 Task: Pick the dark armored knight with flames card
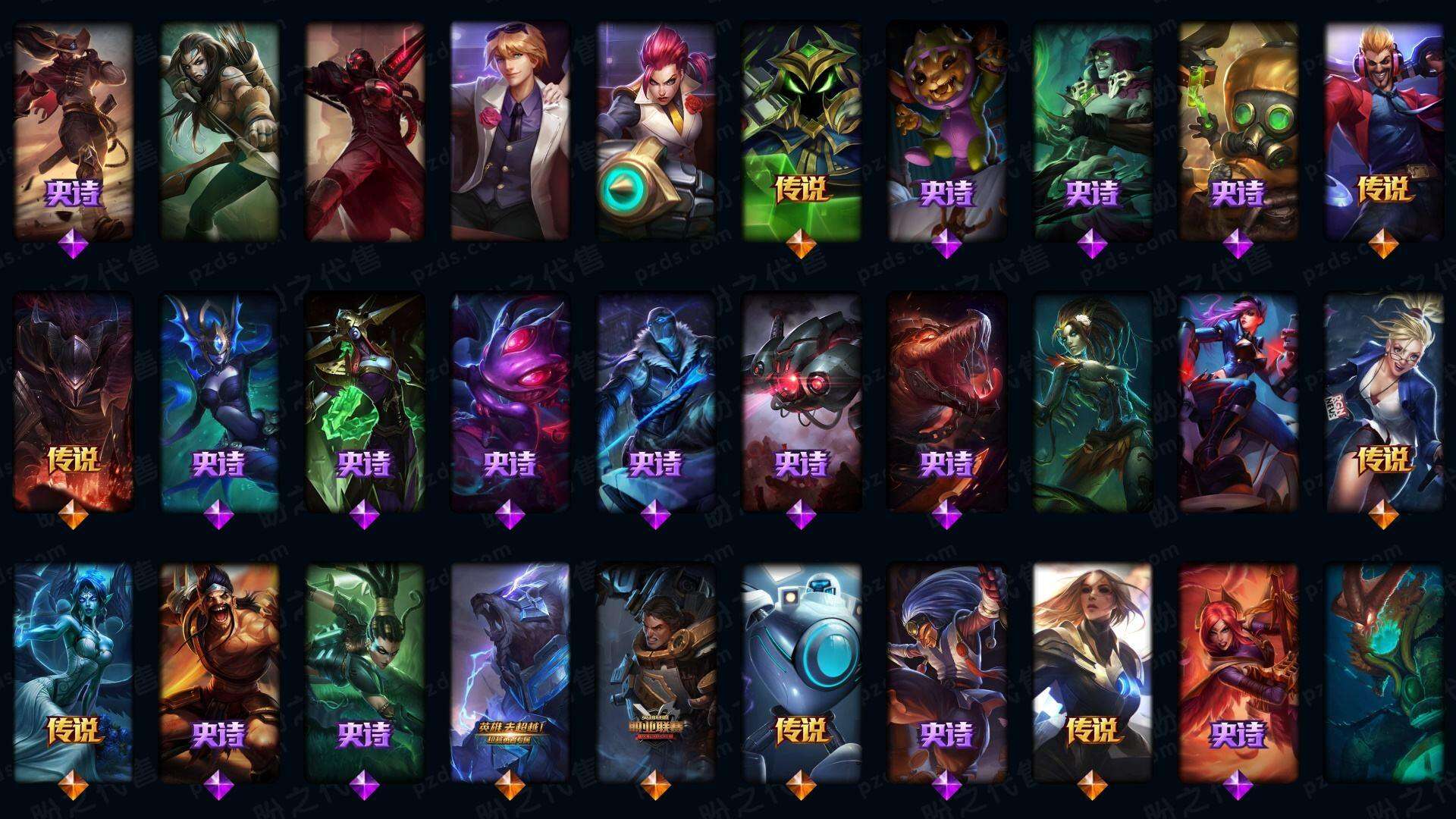click(74, 402)
